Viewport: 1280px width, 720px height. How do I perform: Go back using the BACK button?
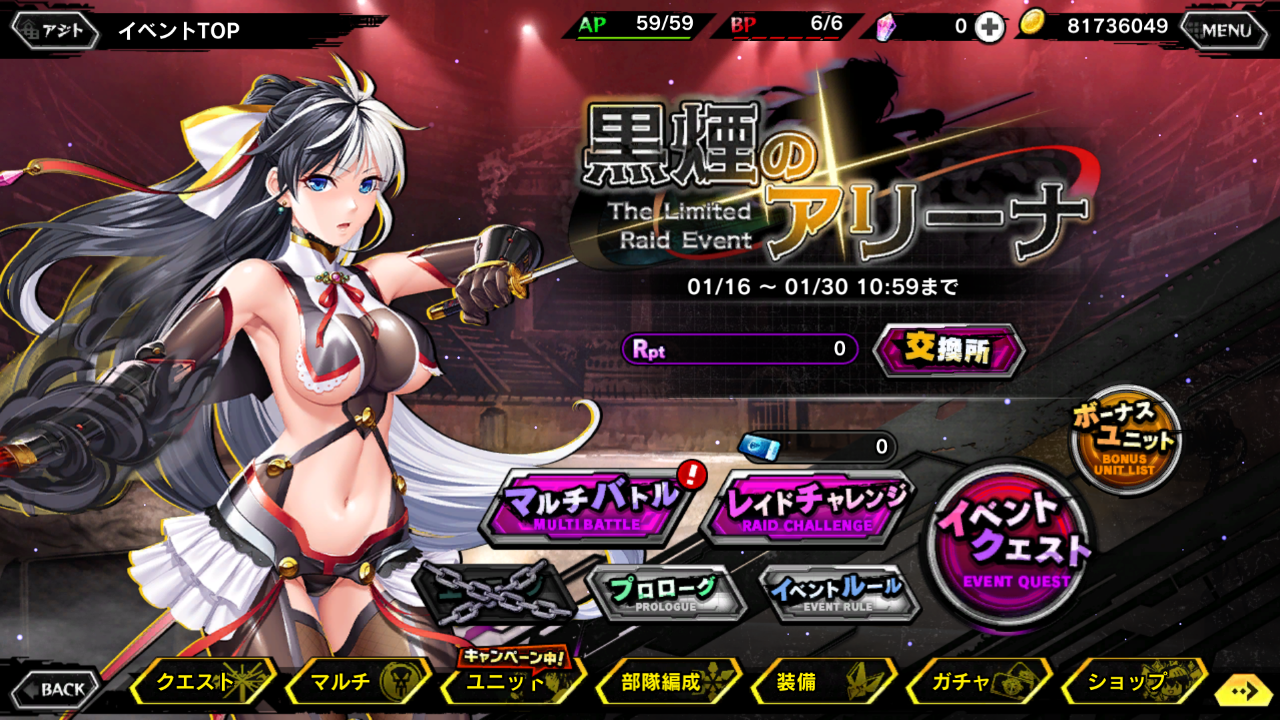pos(56,688)
